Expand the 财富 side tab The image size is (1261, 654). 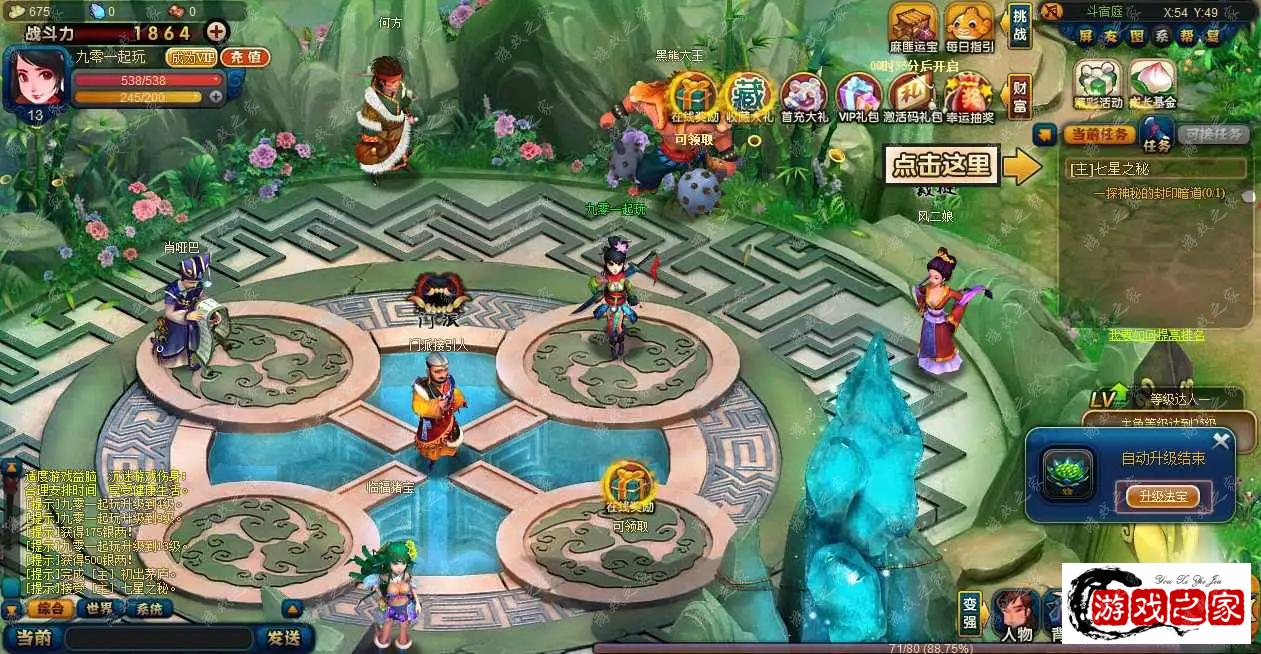click(1019, 97)
